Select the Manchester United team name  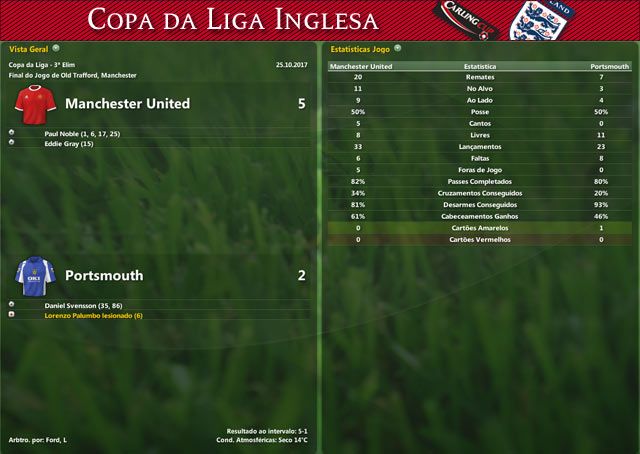(127, 104)
